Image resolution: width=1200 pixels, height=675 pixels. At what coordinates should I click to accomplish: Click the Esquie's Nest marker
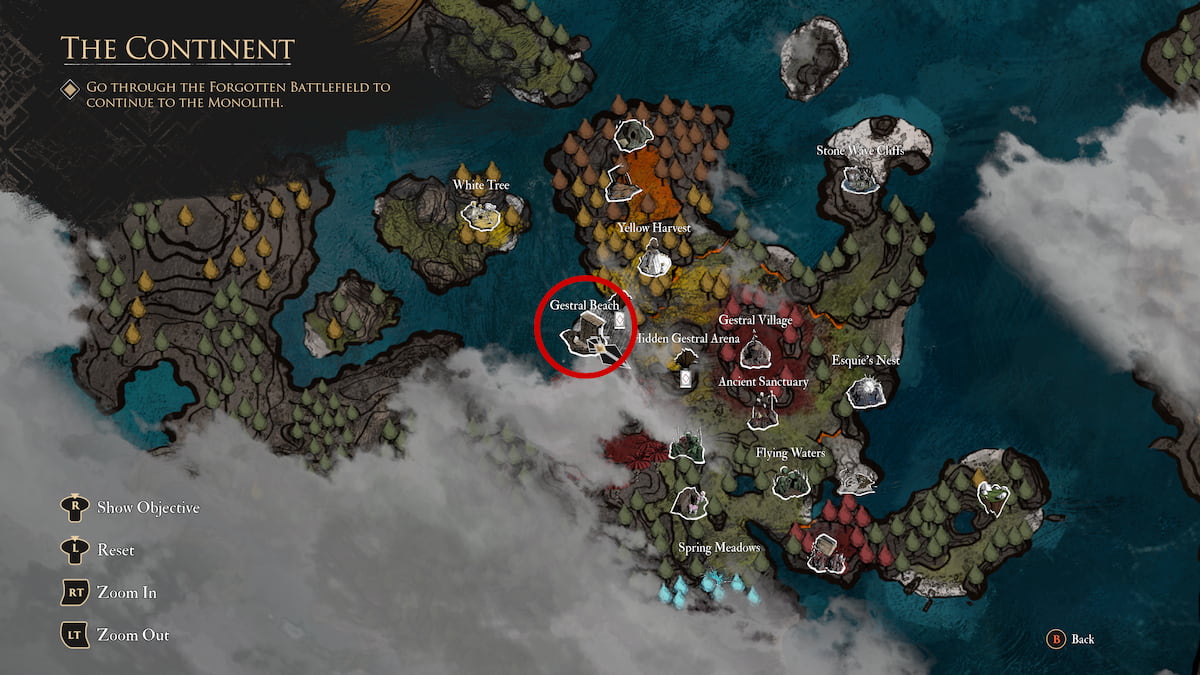point(865,391)
